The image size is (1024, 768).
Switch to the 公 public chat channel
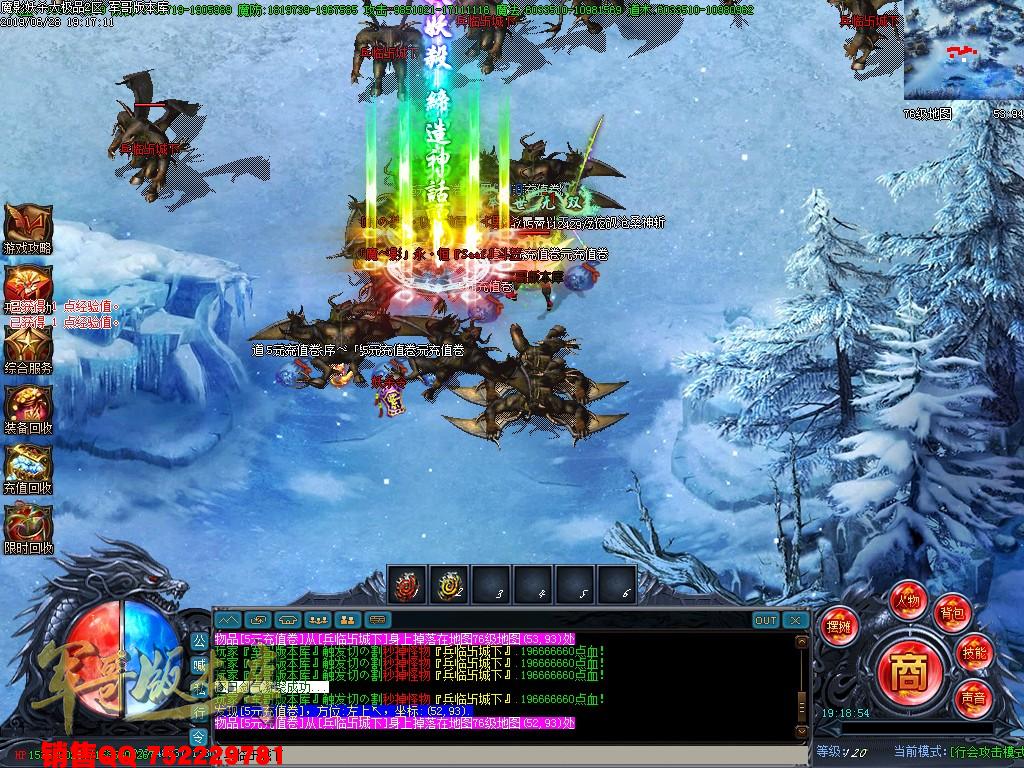199,640
